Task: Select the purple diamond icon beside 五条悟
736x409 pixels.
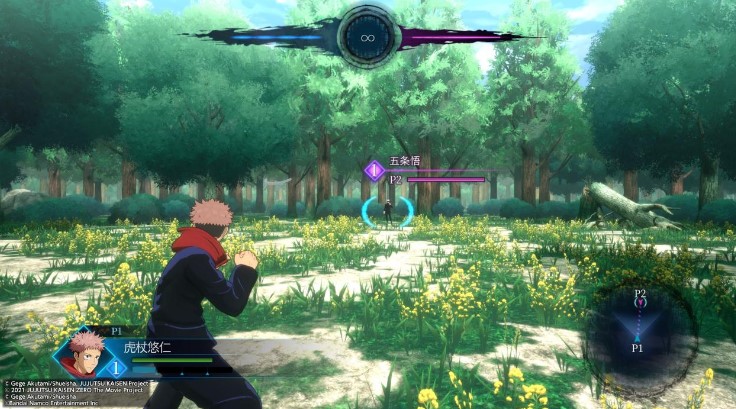Action: [374, 169]
